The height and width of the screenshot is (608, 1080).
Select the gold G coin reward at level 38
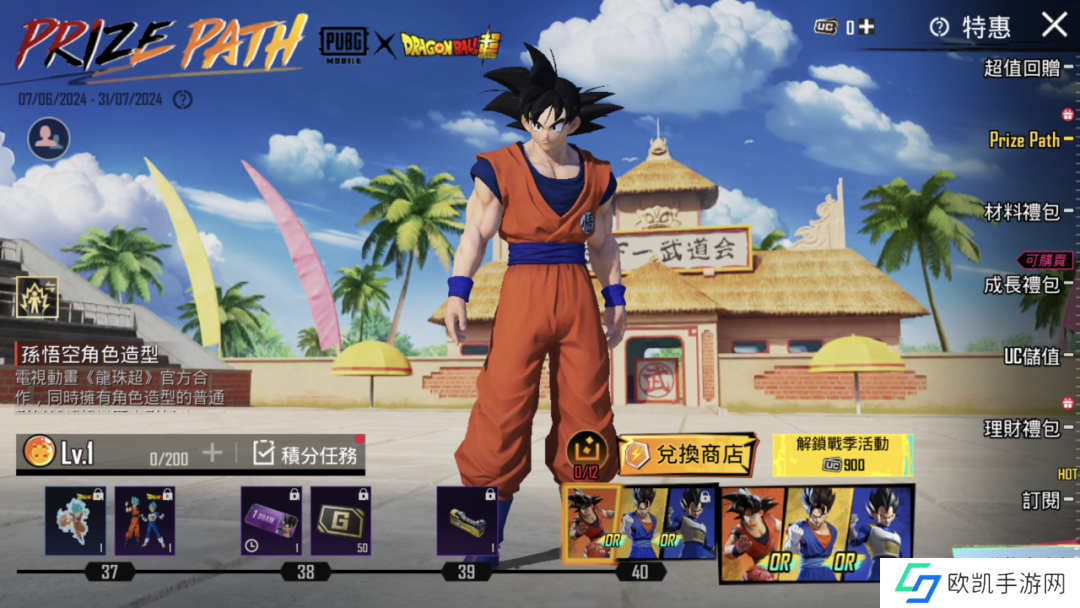click(340, 521)
